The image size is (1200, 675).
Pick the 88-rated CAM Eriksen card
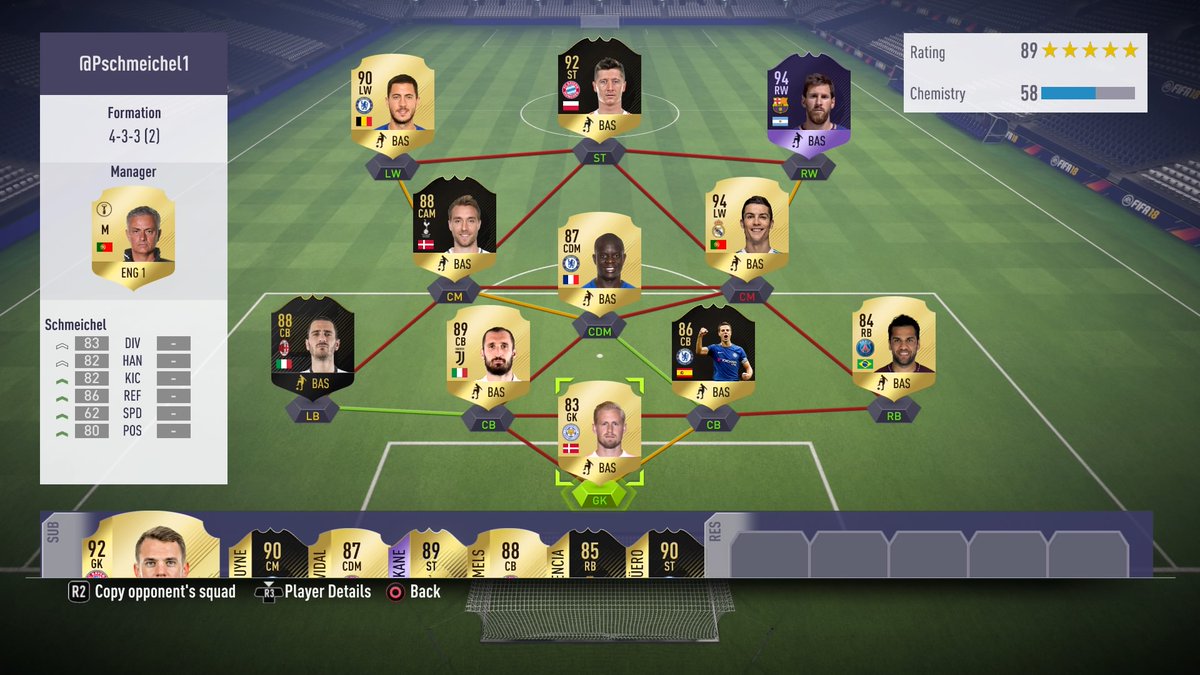tap(454, 226)
